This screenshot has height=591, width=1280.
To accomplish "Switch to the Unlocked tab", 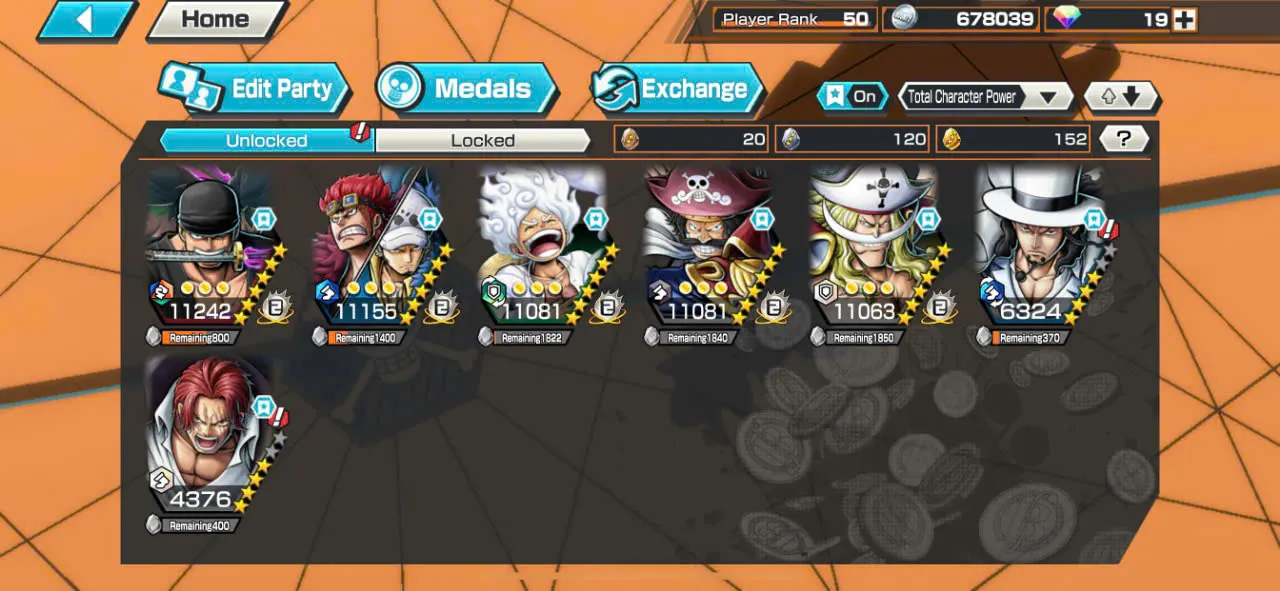I will (x=266, y=140).
